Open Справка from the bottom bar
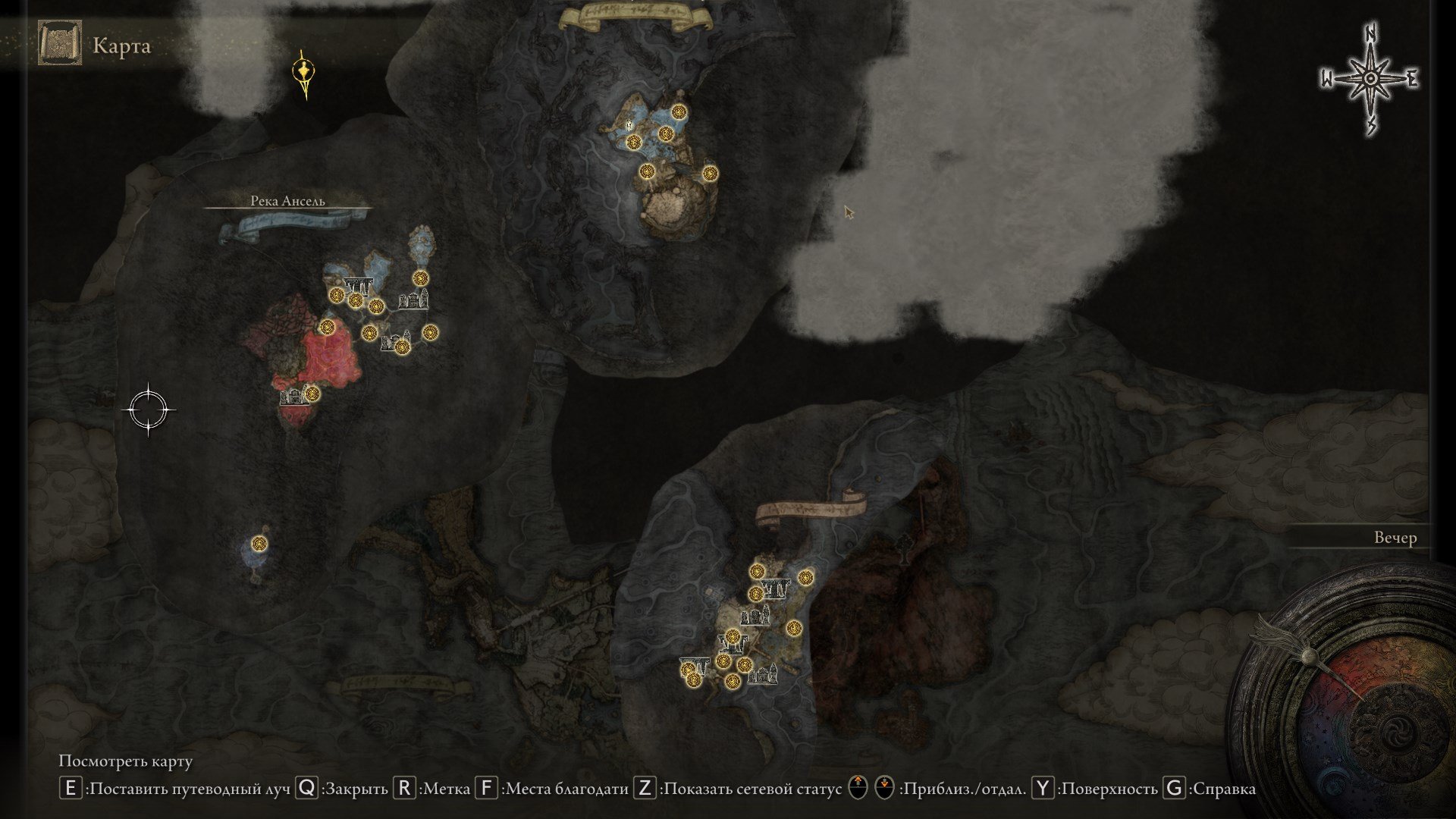 coord(1172,789)
